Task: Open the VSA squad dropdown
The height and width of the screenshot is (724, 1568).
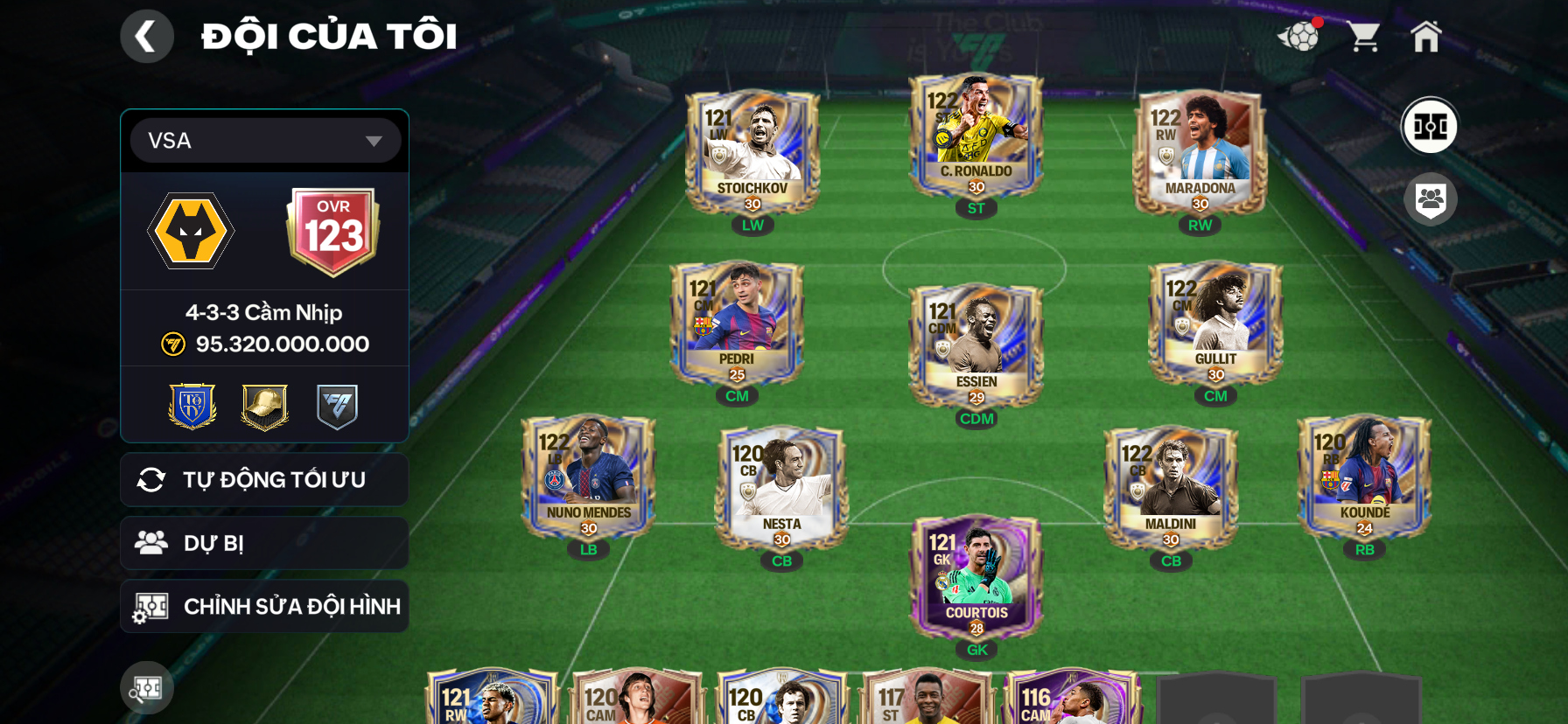Action: pos(265,141)
